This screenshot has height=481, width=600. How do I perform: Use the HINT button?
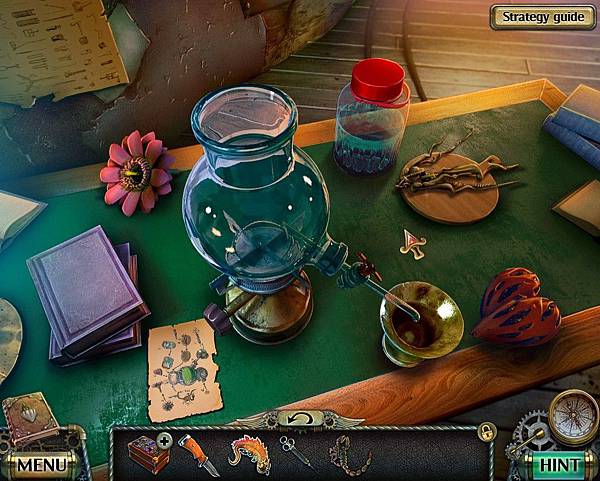coord(559,464)
